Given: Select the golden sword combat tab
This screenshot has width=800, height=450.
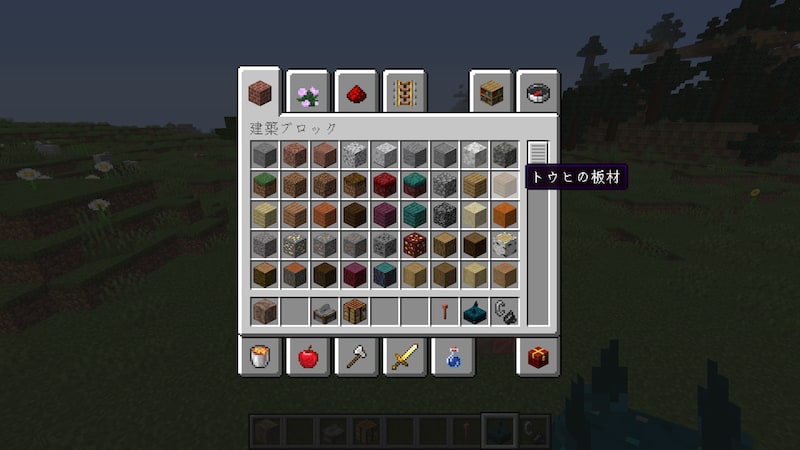Looking at the screenshot, I should [x=405, y=356].
